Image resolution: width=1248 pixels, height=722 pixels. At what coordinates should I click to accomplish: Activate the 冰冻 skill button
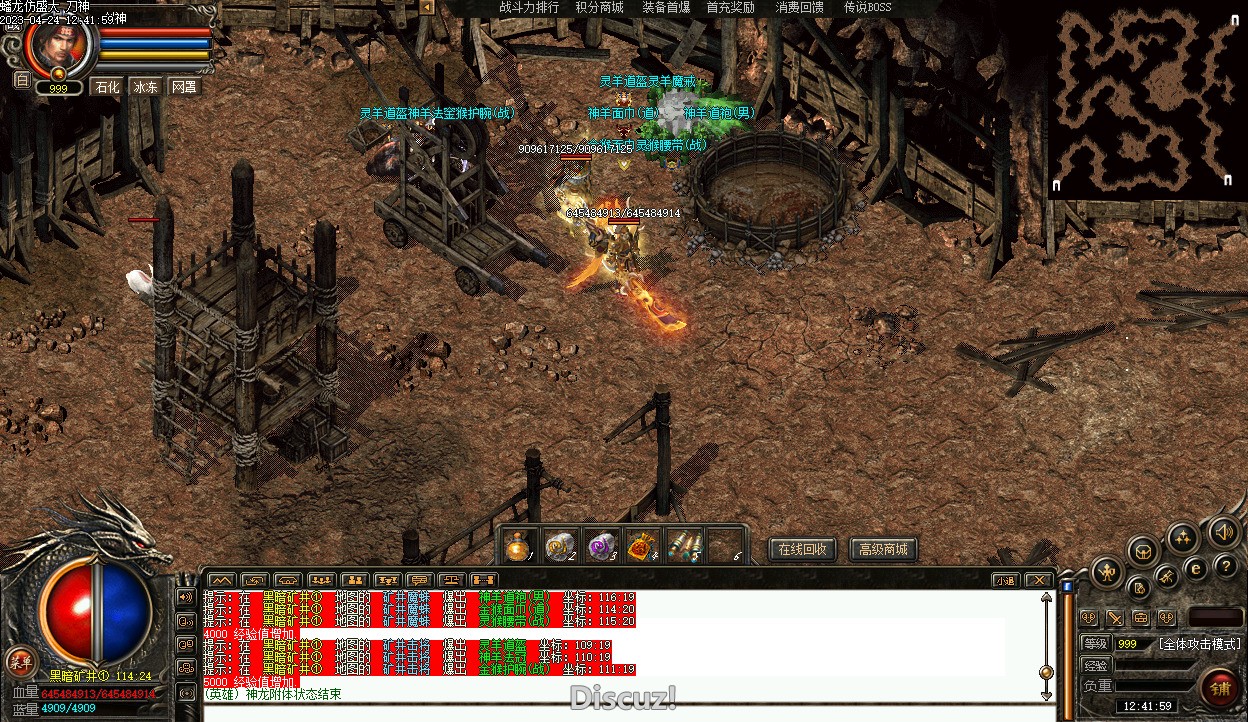[146, 87]
